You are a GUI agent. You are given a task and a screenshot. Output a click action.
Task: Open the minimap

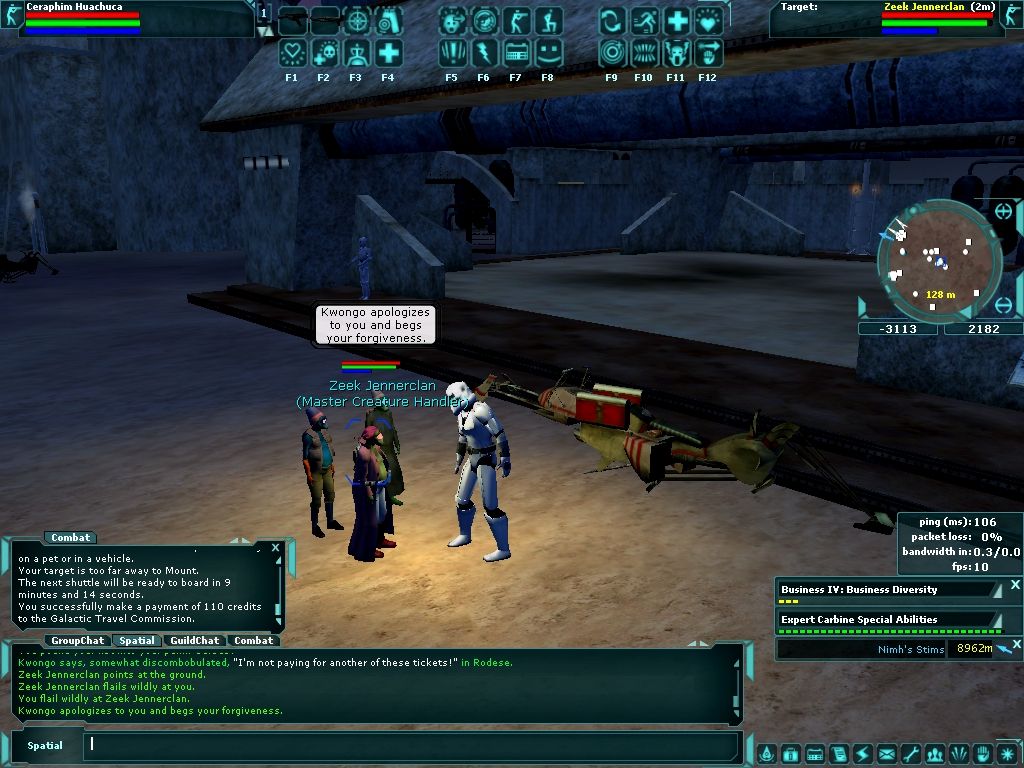(x=938, y=258)
